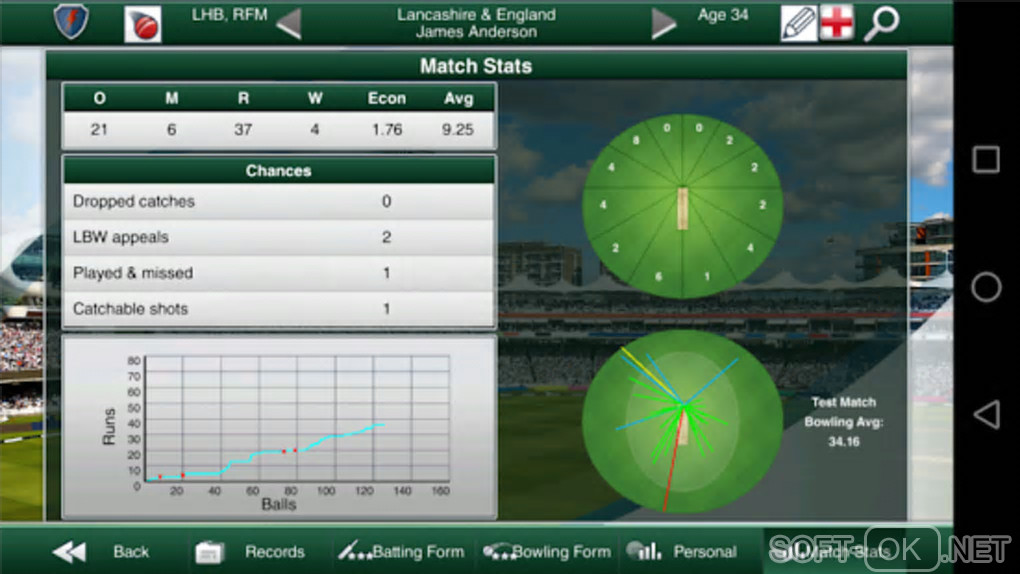
Task: Tap the England flag icon
Action: (836, 23)
